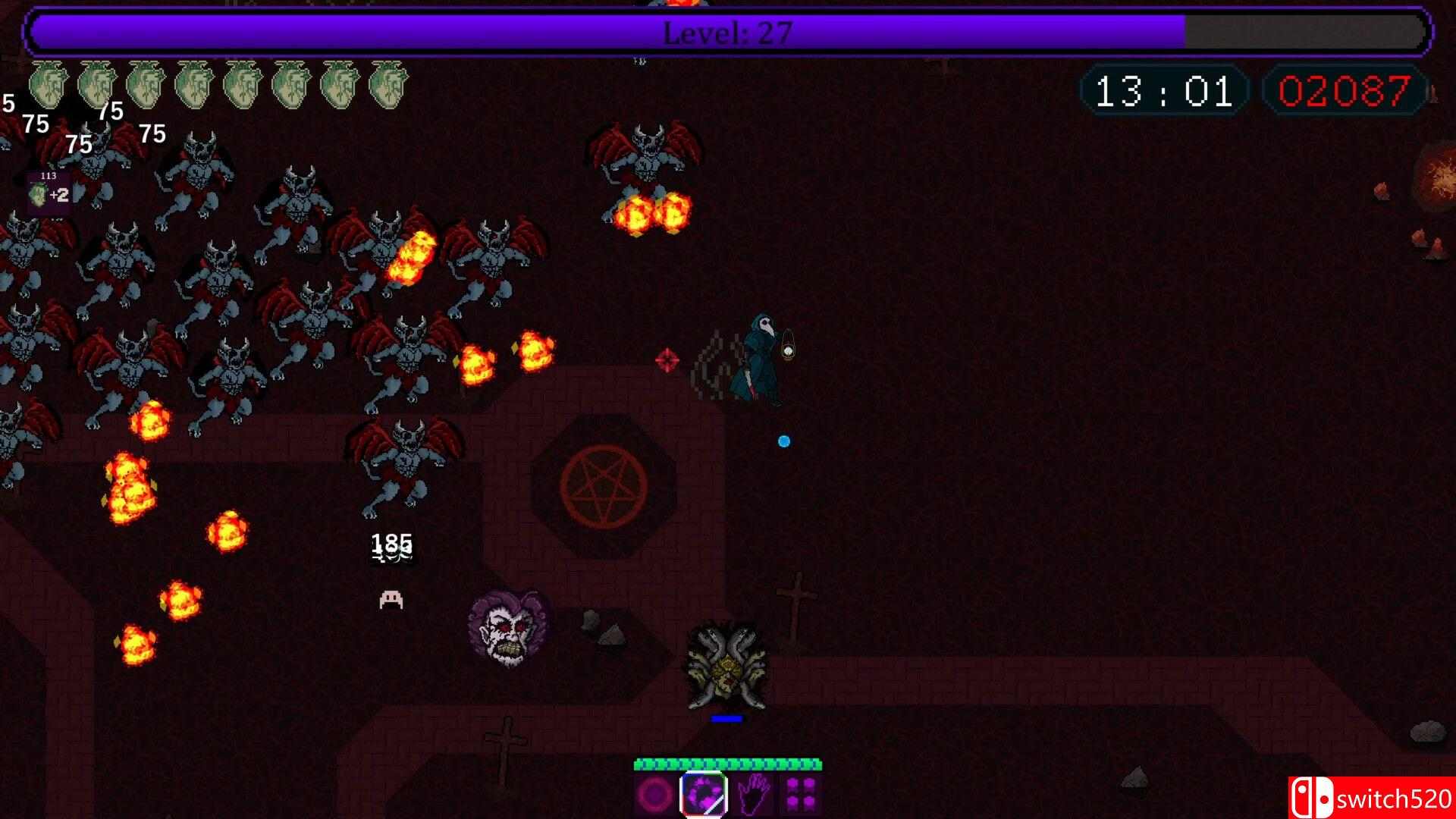The image size is (1456, 819).
Task: Click the blue bar under the hydra boss
Action: [726, 717]
